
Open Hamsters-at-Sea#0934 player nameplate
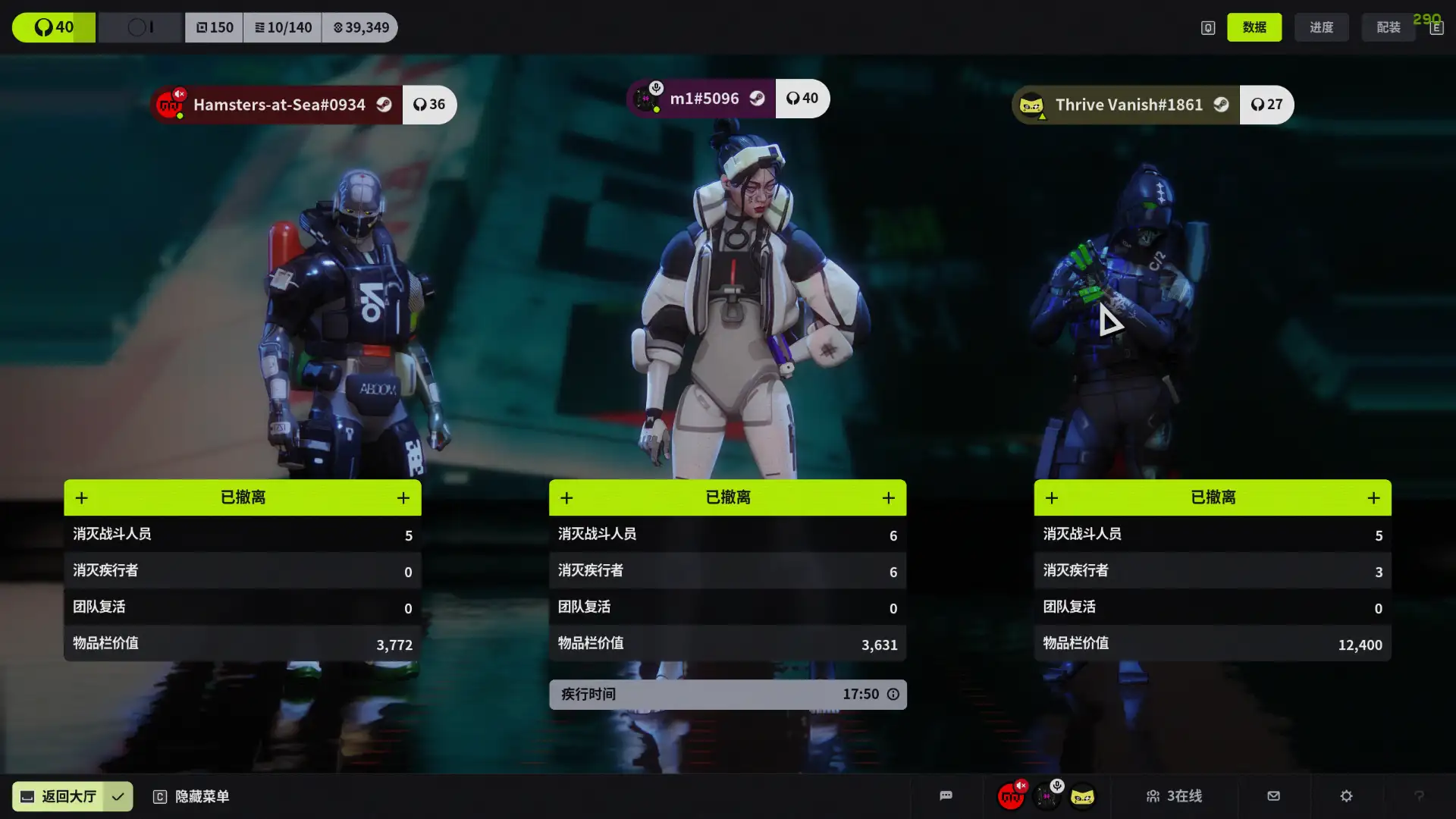tap(278, 105)
